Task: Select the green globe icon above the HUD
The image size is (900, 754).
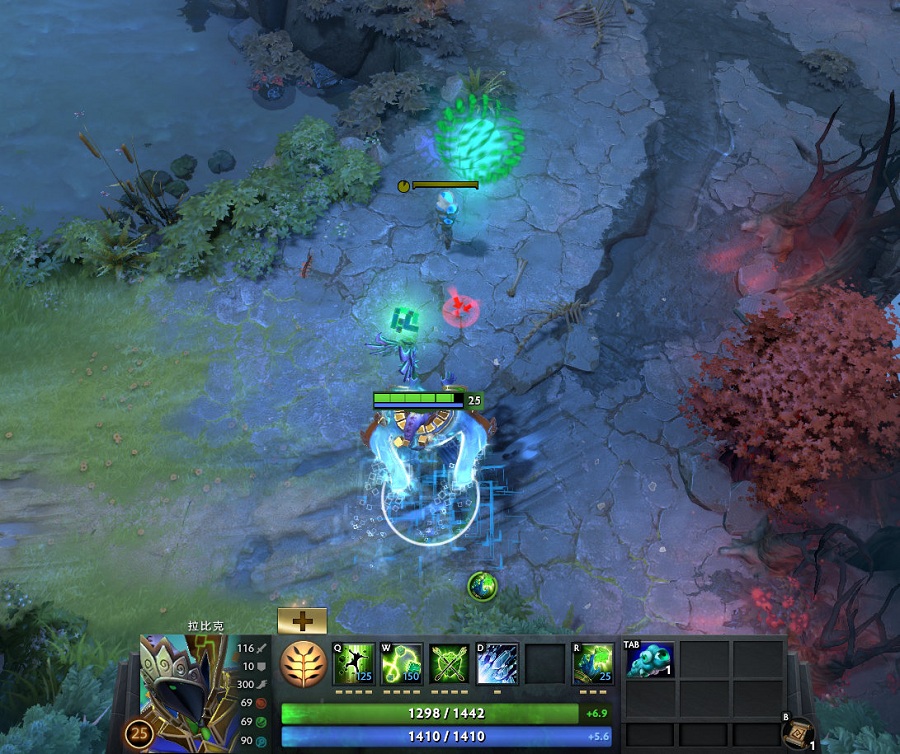Action: click(482, 586)
